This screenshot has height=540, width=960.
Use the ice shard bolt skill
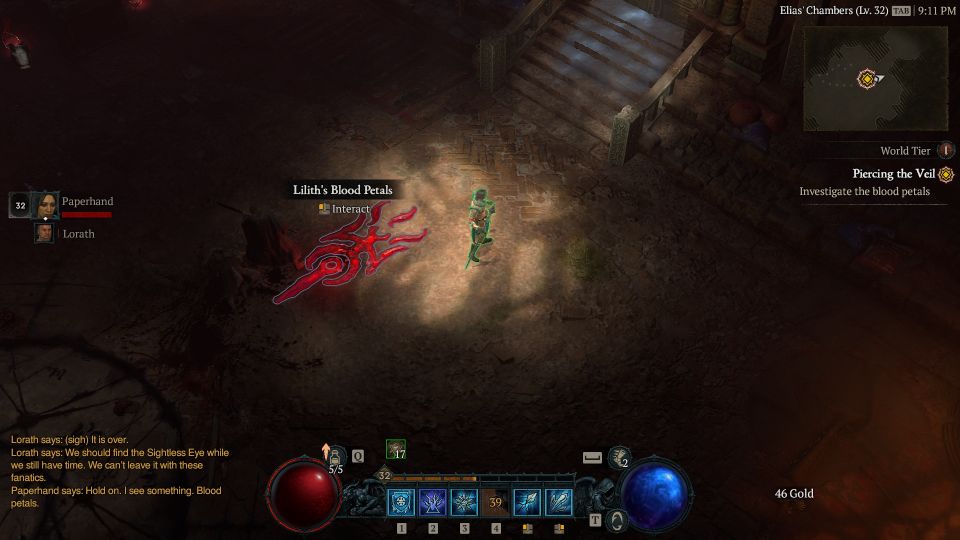[x=527, y=502]
